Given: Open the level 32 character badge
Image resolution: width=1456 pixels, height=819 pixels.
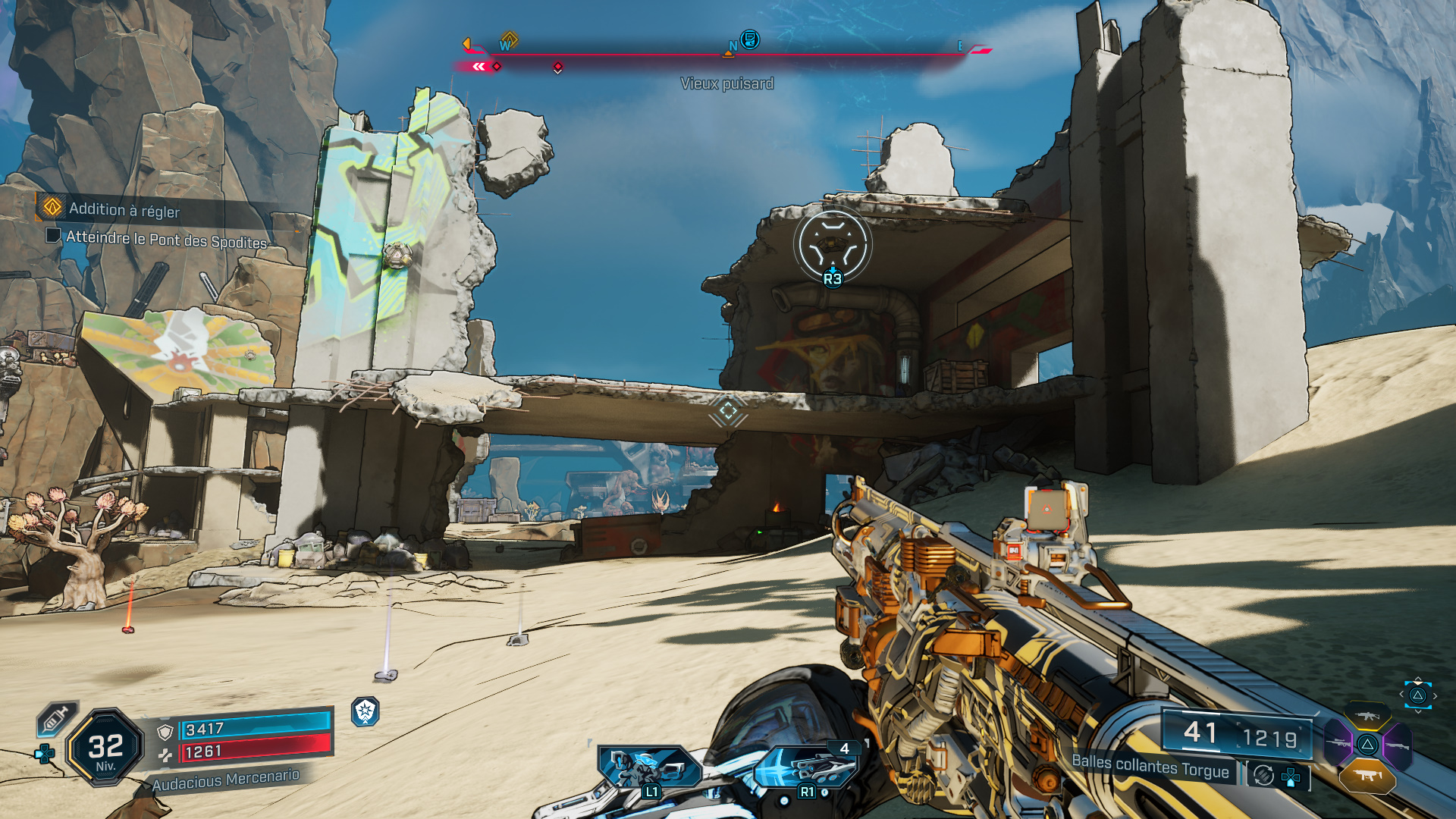Looking at the screenshot, I should (105, 748).
